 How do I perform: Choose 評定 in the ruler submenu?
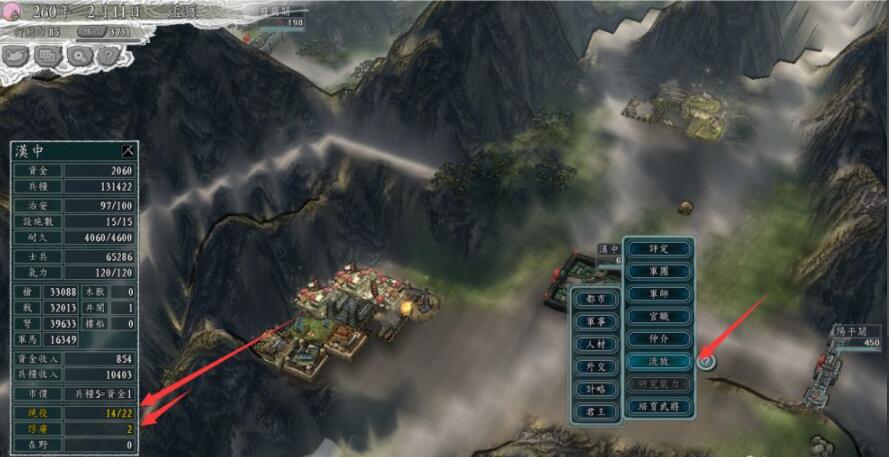tap(657, 248)
